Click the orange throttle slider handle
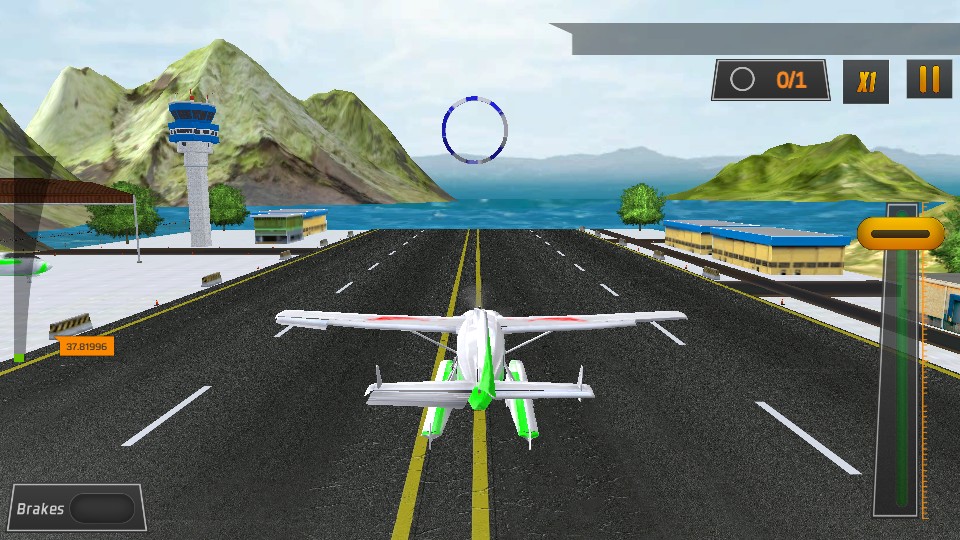Image resolution: width=960 pixels, height=540 pixels. (x=901, y=233)
